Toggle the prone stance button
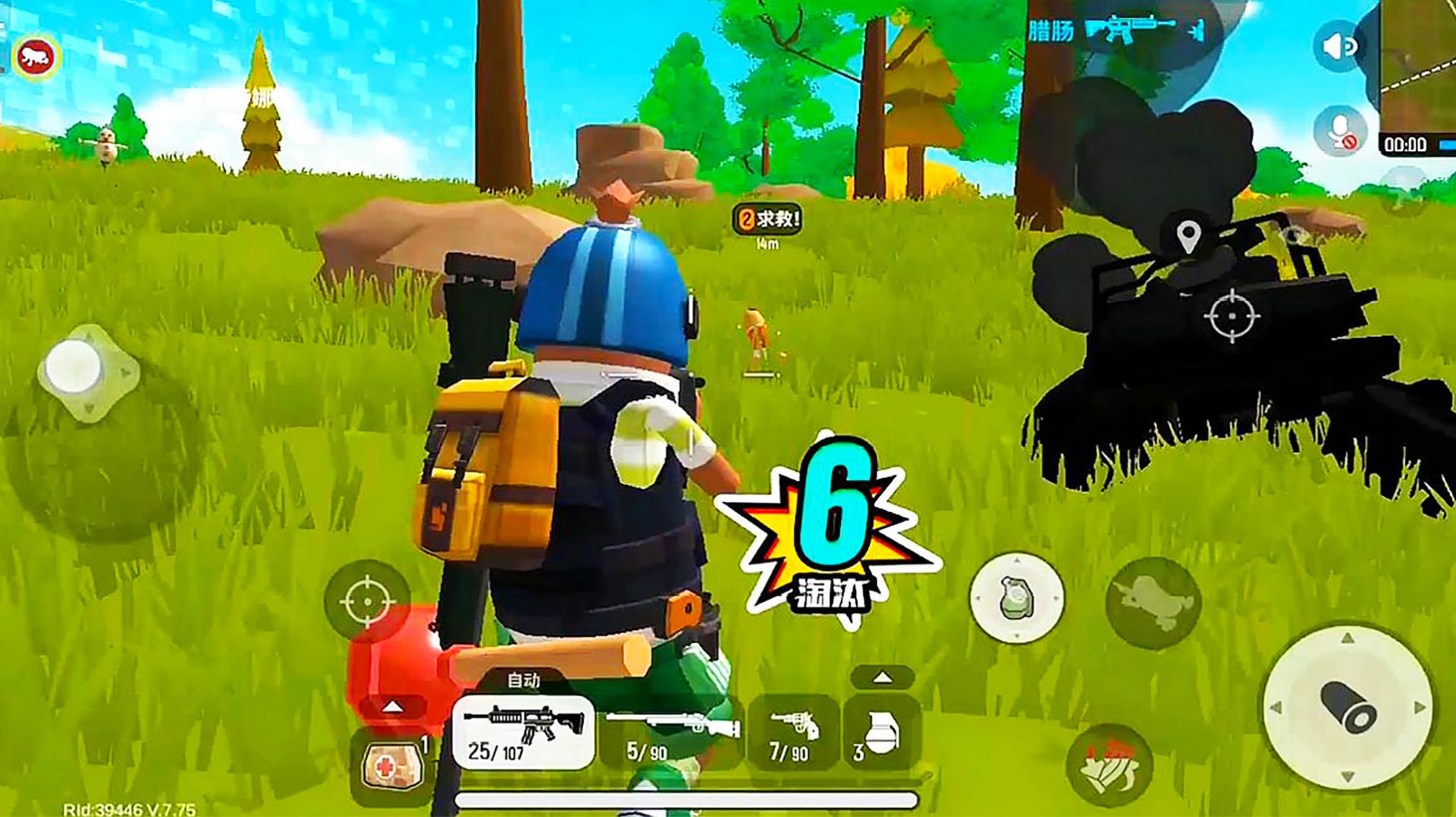 1153,603
